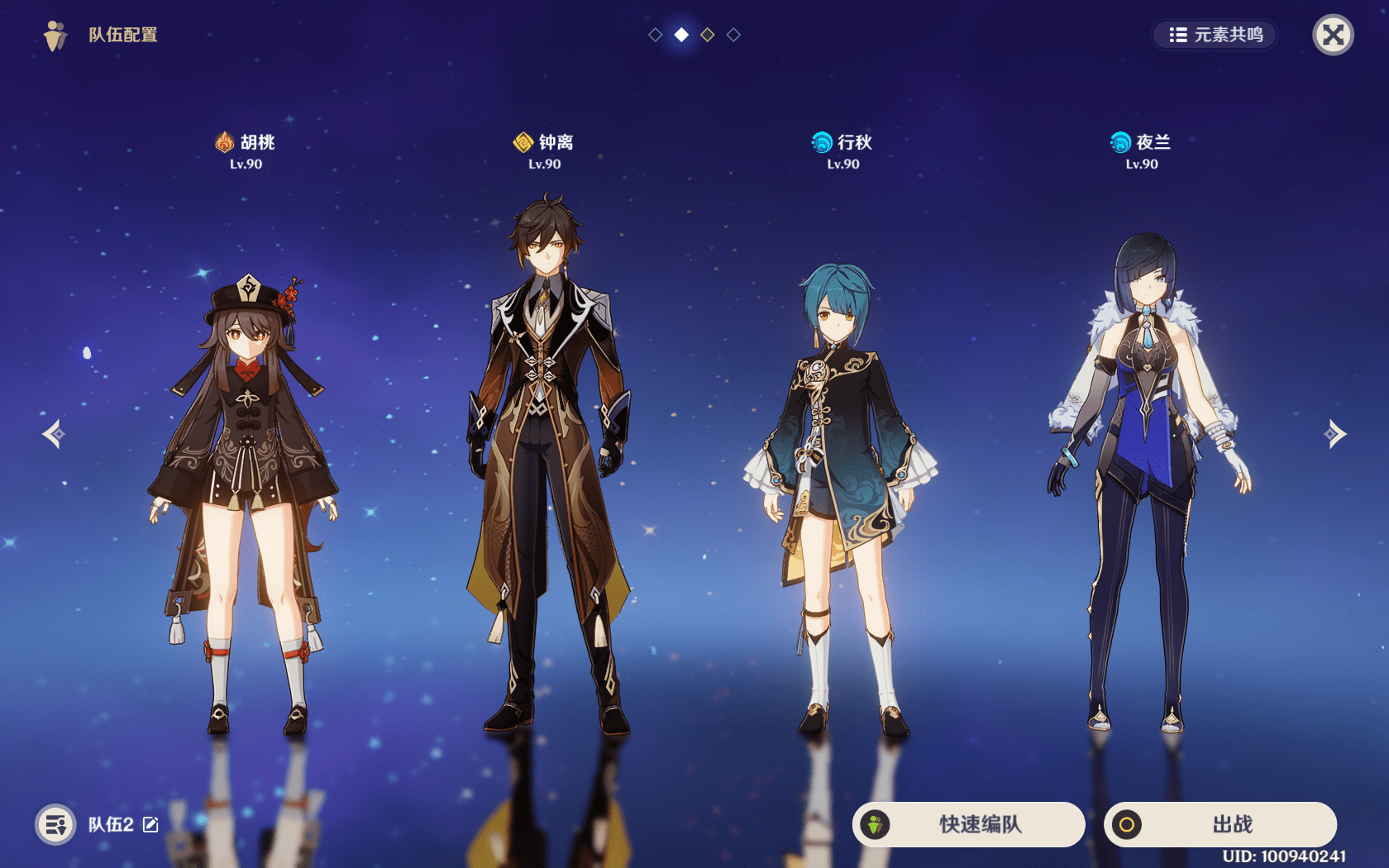The width and height of the screenshot is (1389, 868).
Task: Open the 元素共鸣 elemental resonance panel
Action: coord(1215,35)
